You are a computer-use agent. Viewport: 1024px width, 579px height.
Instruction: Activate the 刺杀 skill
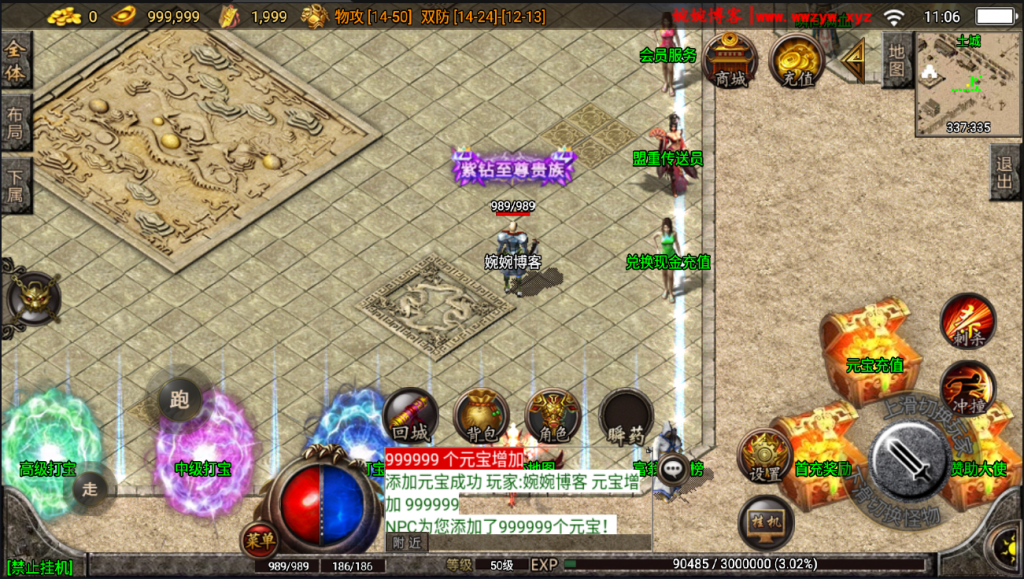[967, 321]
